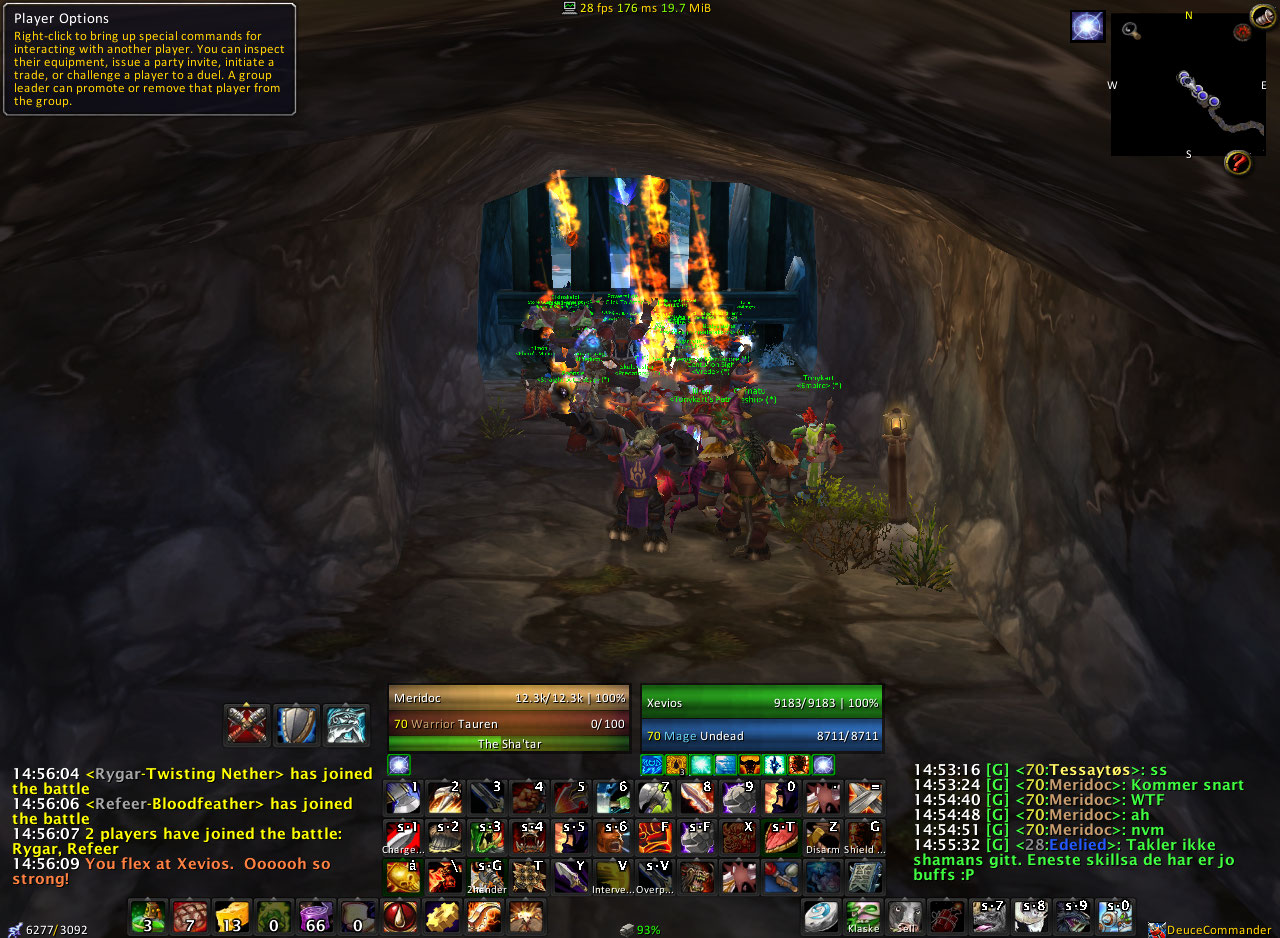This screenshot has width=1280, height=938.
Task: Use the Charge ability slot
Action: [x=403, y=837]
